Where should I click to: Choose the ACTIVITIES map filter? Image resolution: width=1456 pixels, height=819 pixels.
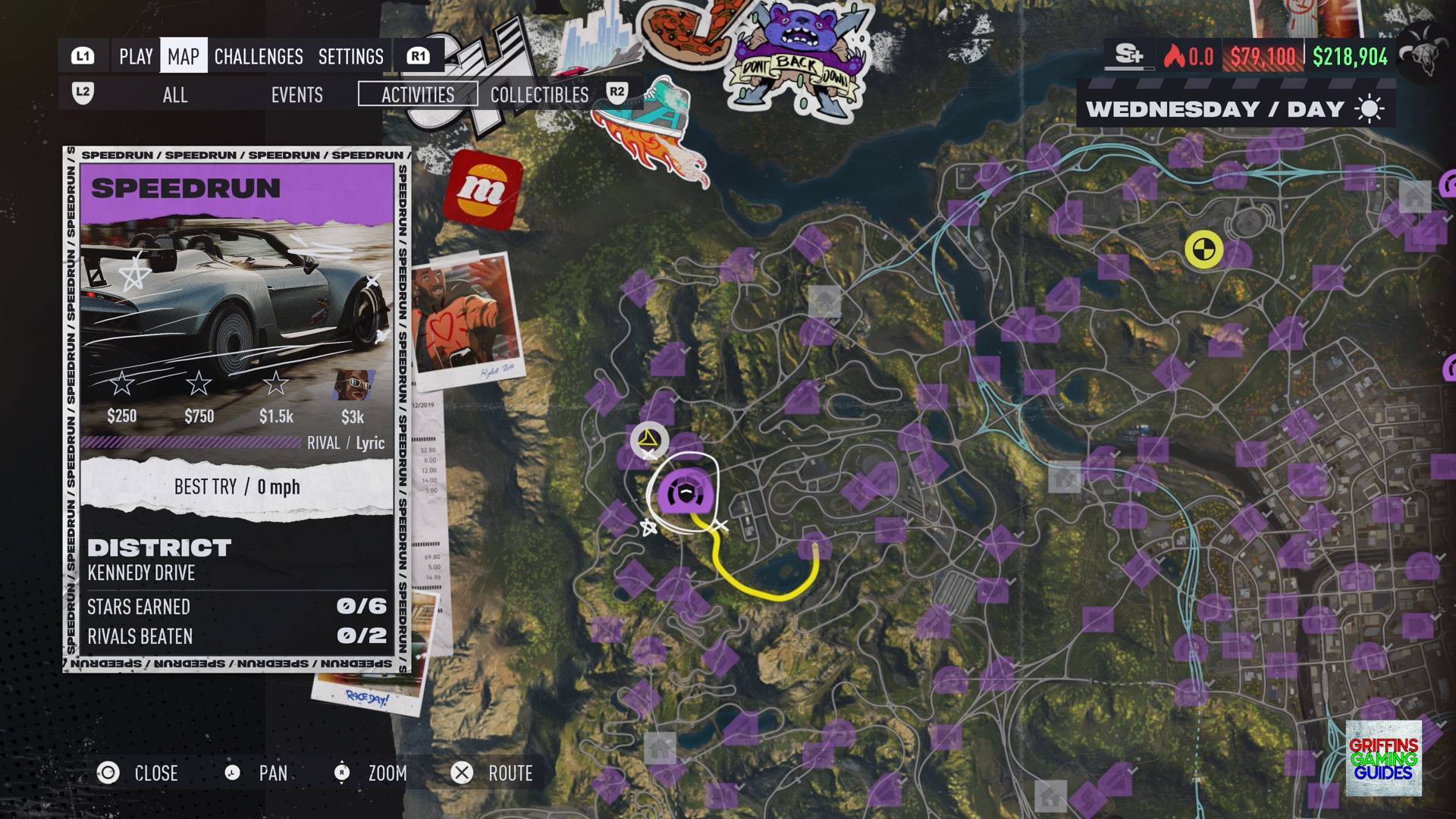(x=418, y=95)
